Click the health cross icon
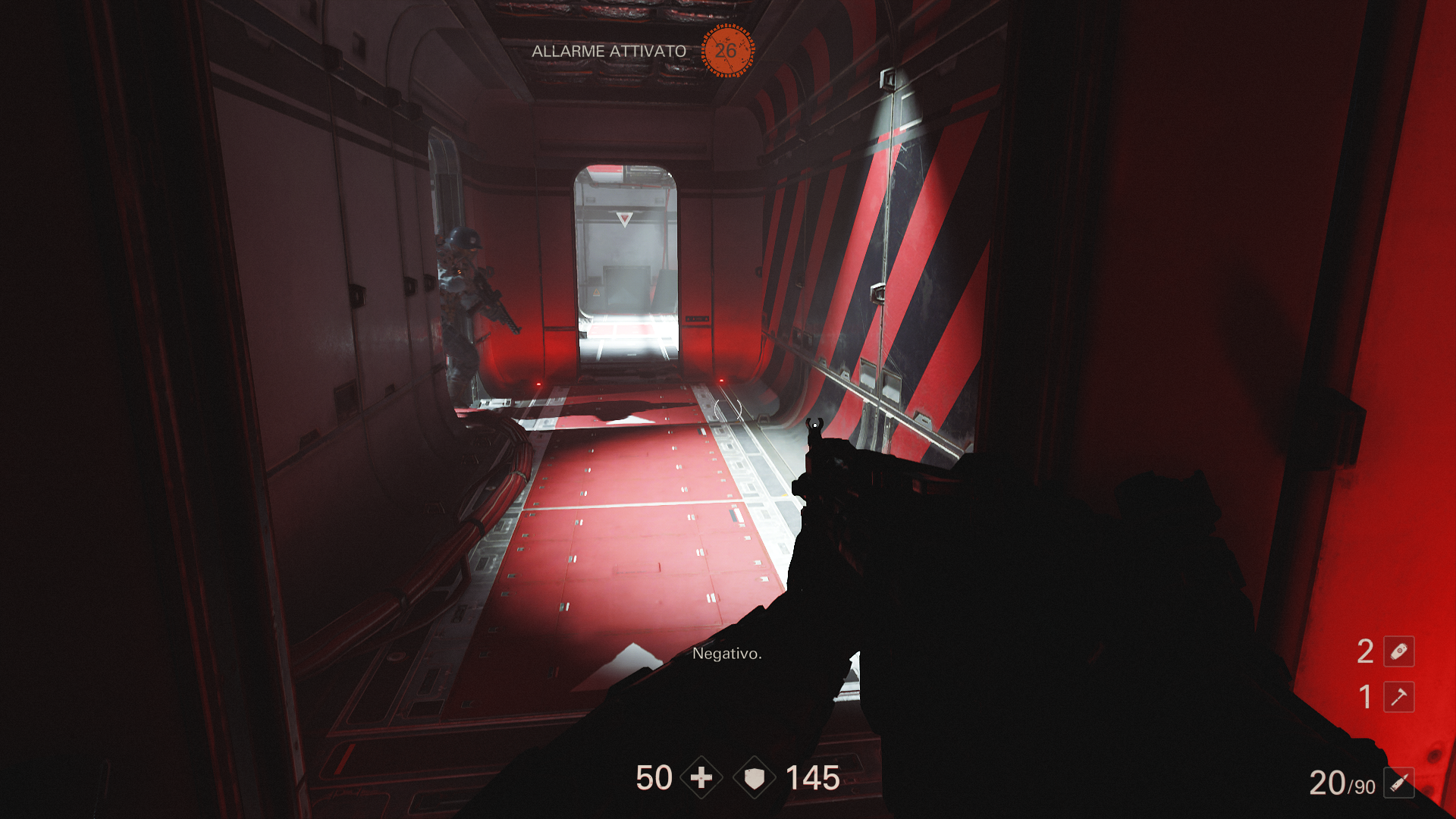Image resolution: width=1456 pixels, height=819 pixels. (x=701, y=778)
